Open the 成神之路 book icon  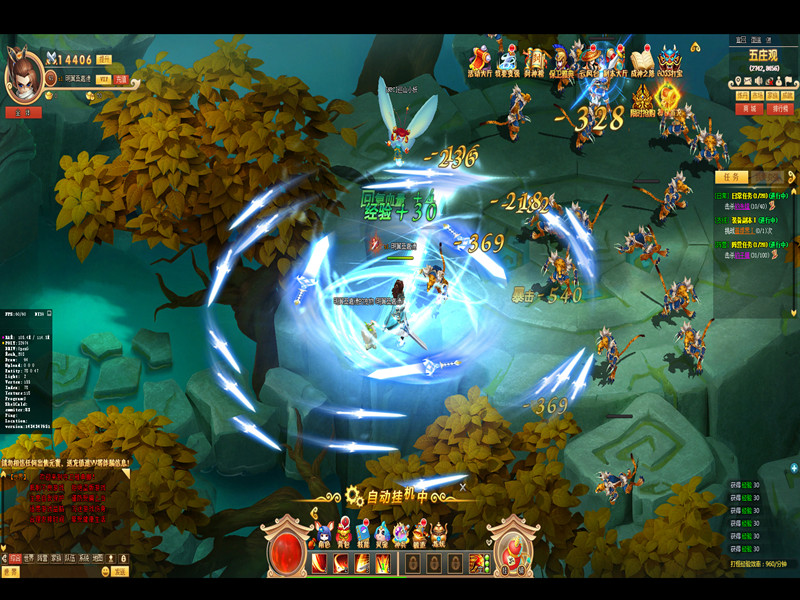[x=641, y=61]
